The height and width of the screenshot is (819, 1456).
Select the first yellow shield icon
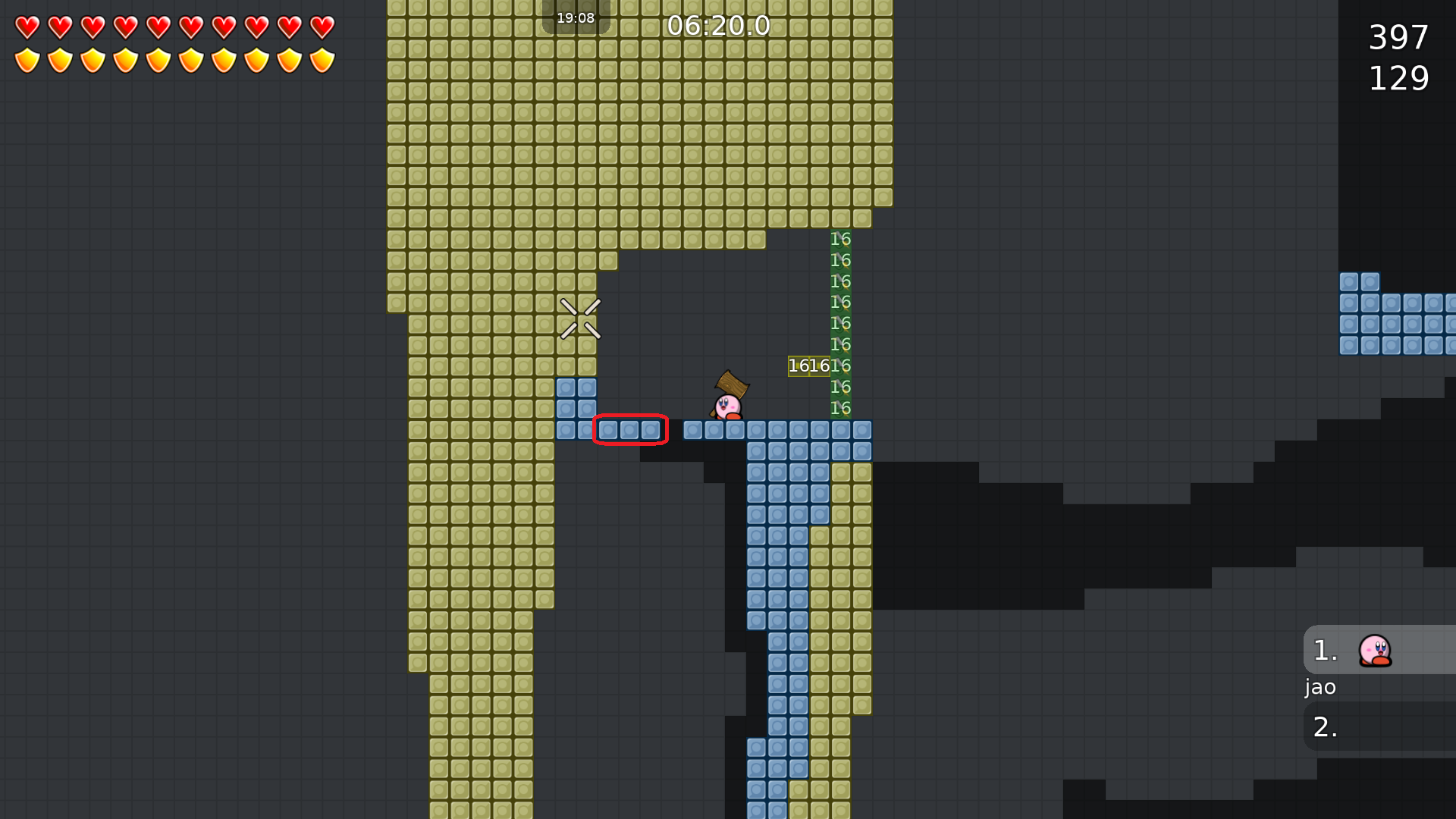(x=27, y=60)
